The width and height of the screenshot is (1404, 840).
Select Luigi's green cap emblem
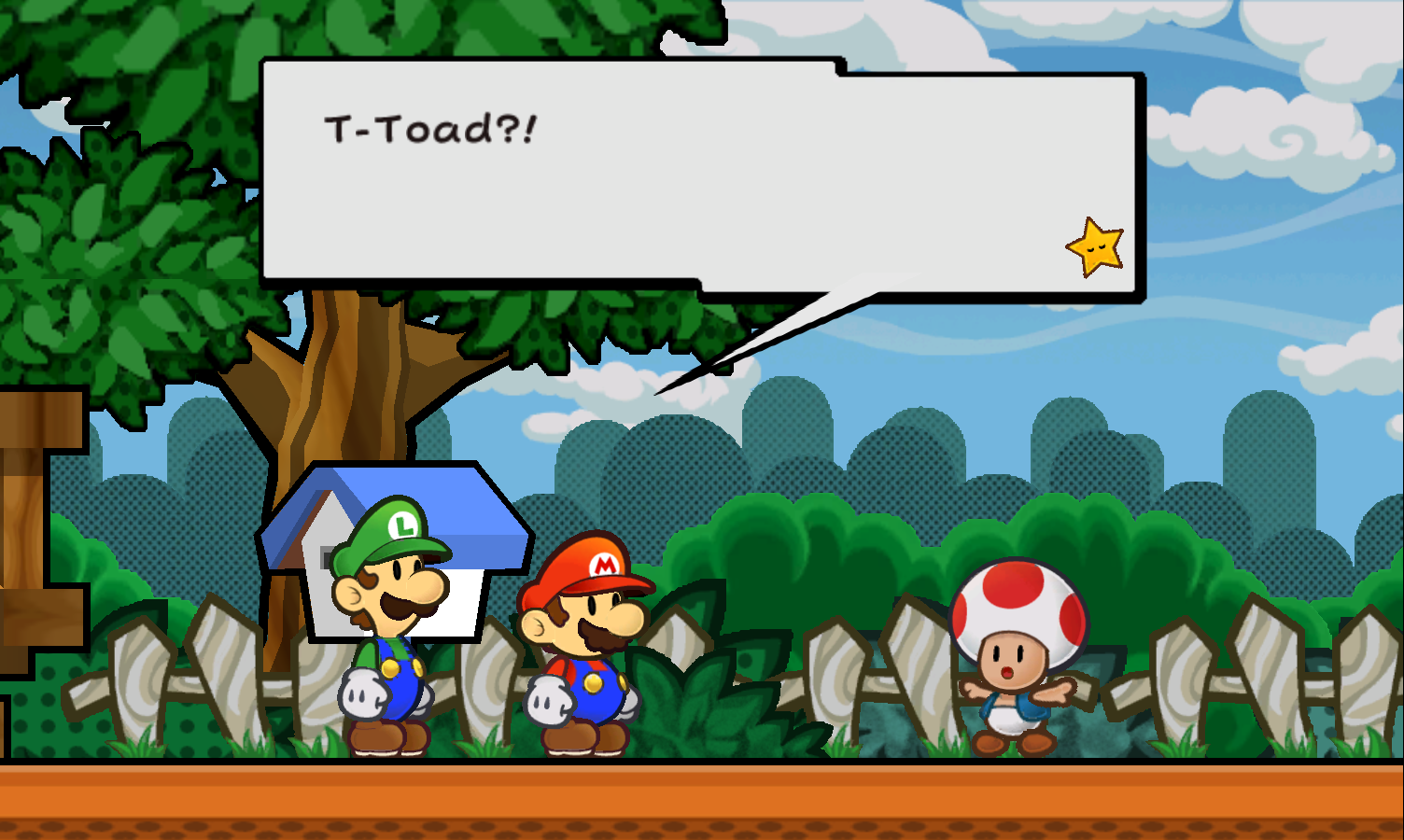[x=401, y=525]
